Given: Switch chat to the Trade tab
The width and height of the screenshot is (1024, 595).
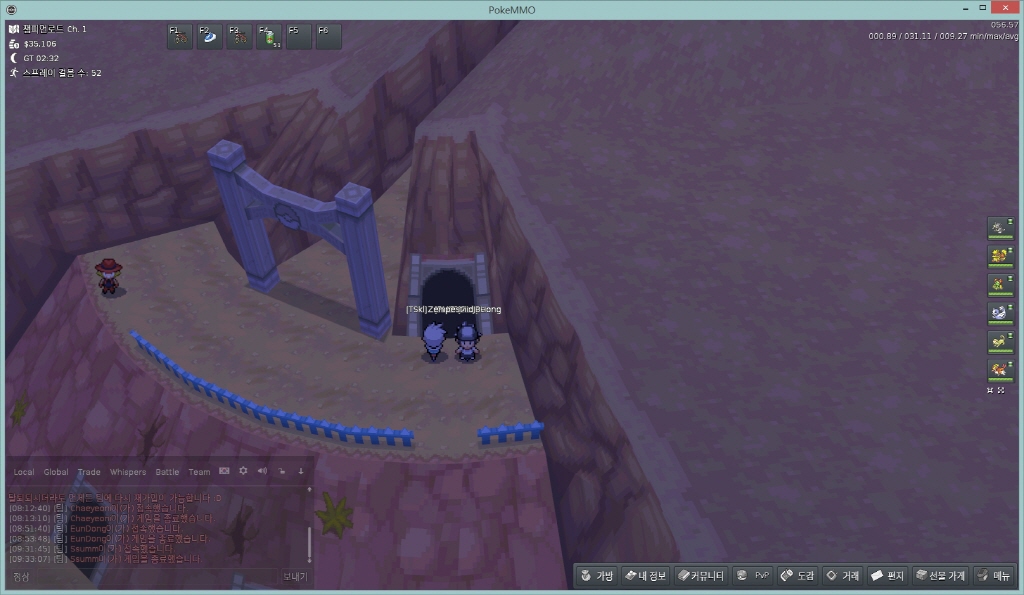Looking at the screenshot, I should (89, 472).
